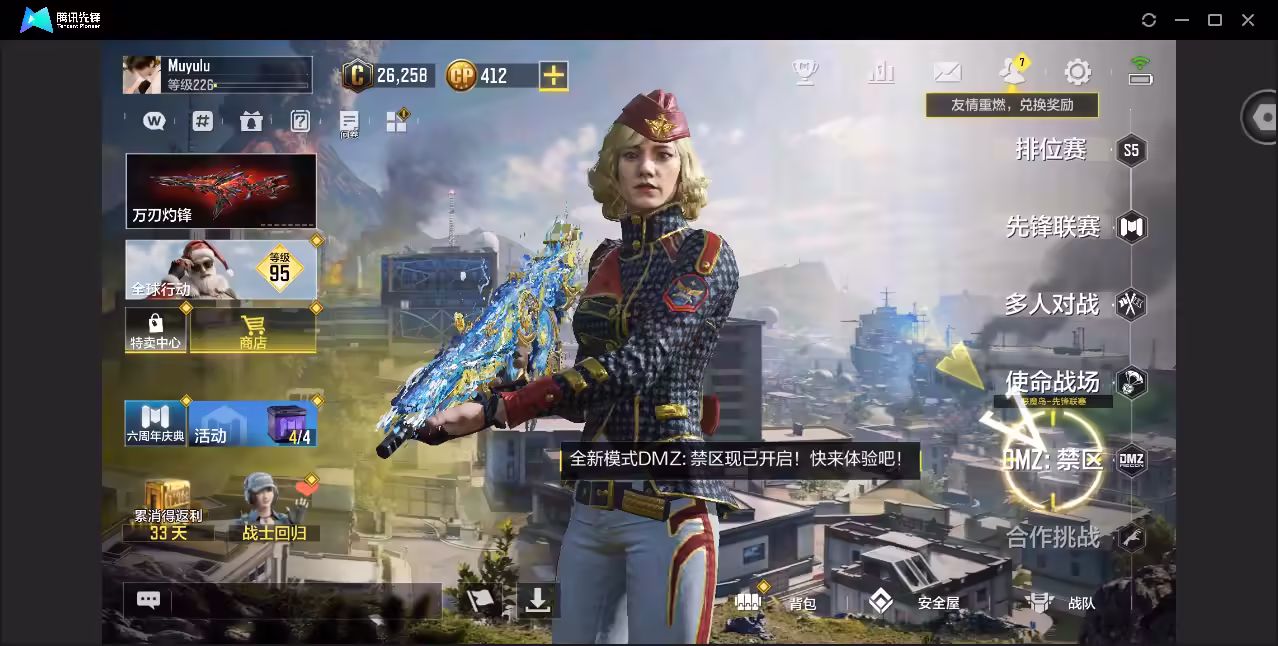Open the mail envelope icon

click(x=947, y=72)
